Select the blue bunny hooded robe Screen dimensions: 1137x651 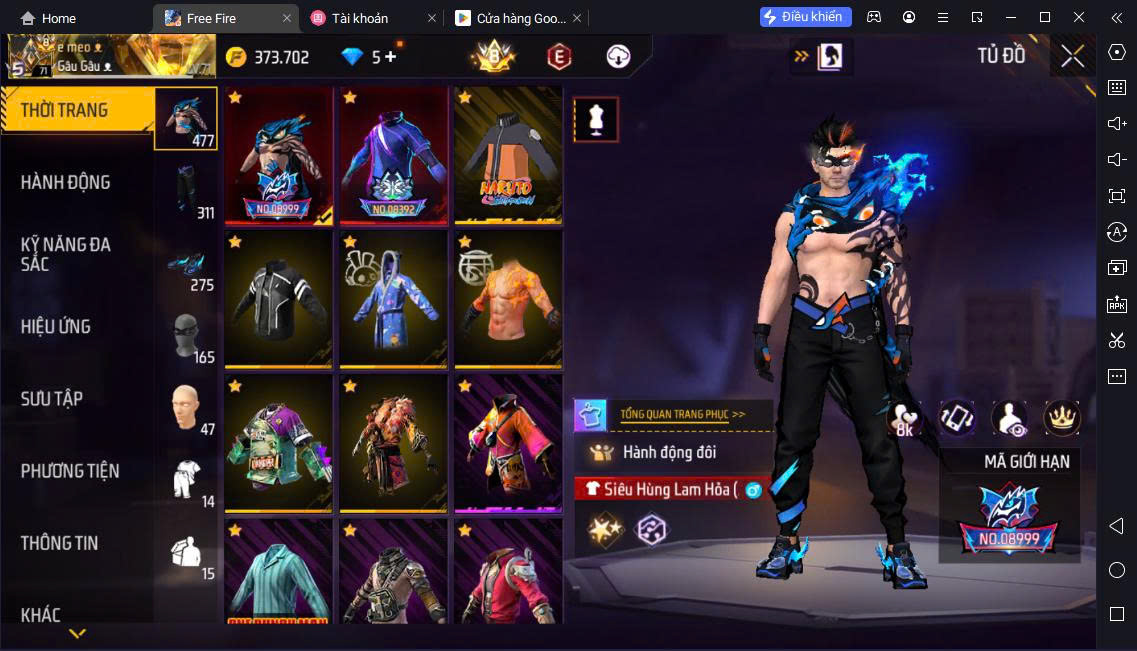click(393, 299)
